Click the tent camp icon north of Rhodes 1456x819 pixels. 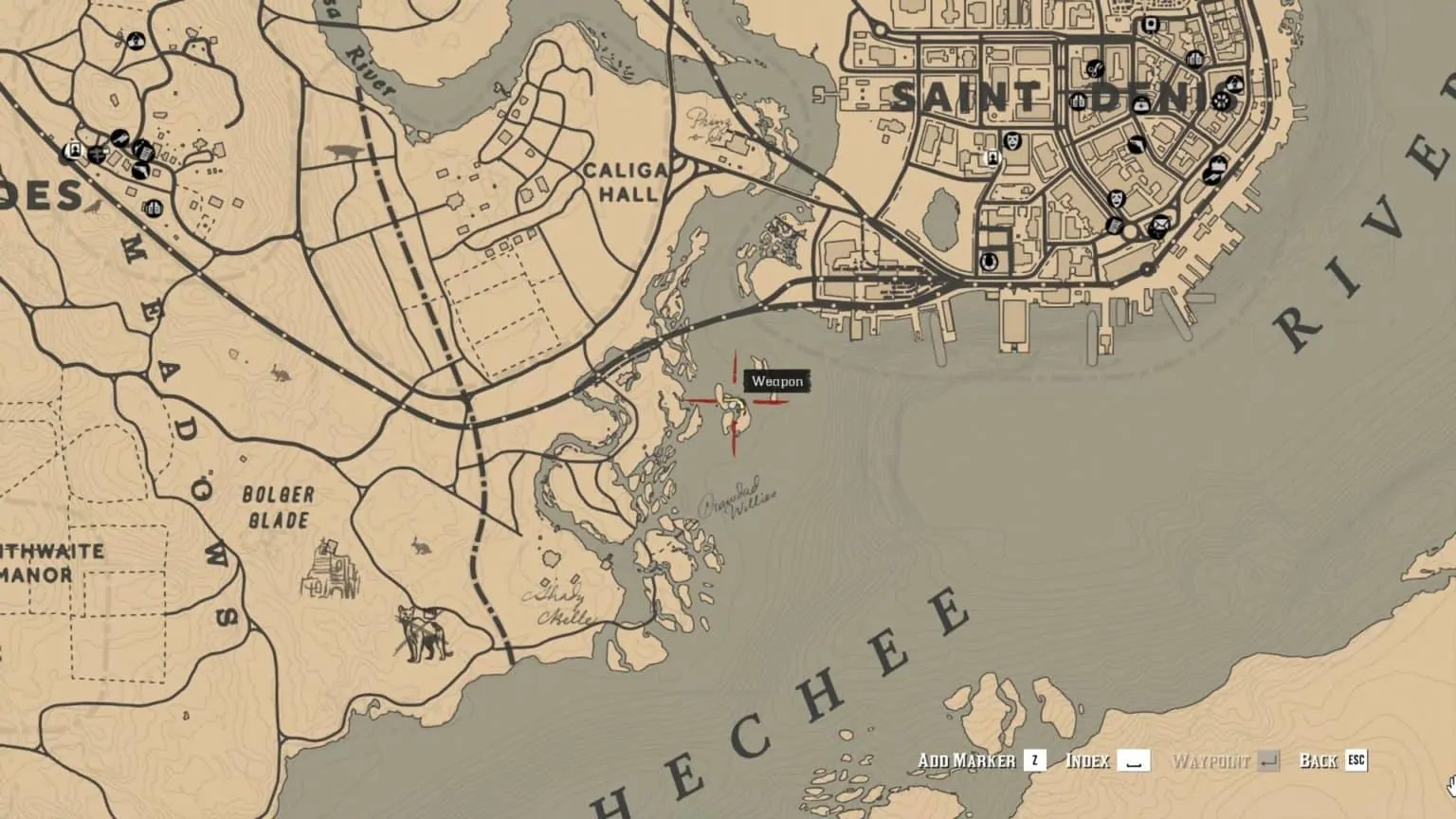[x=136, y=41]
